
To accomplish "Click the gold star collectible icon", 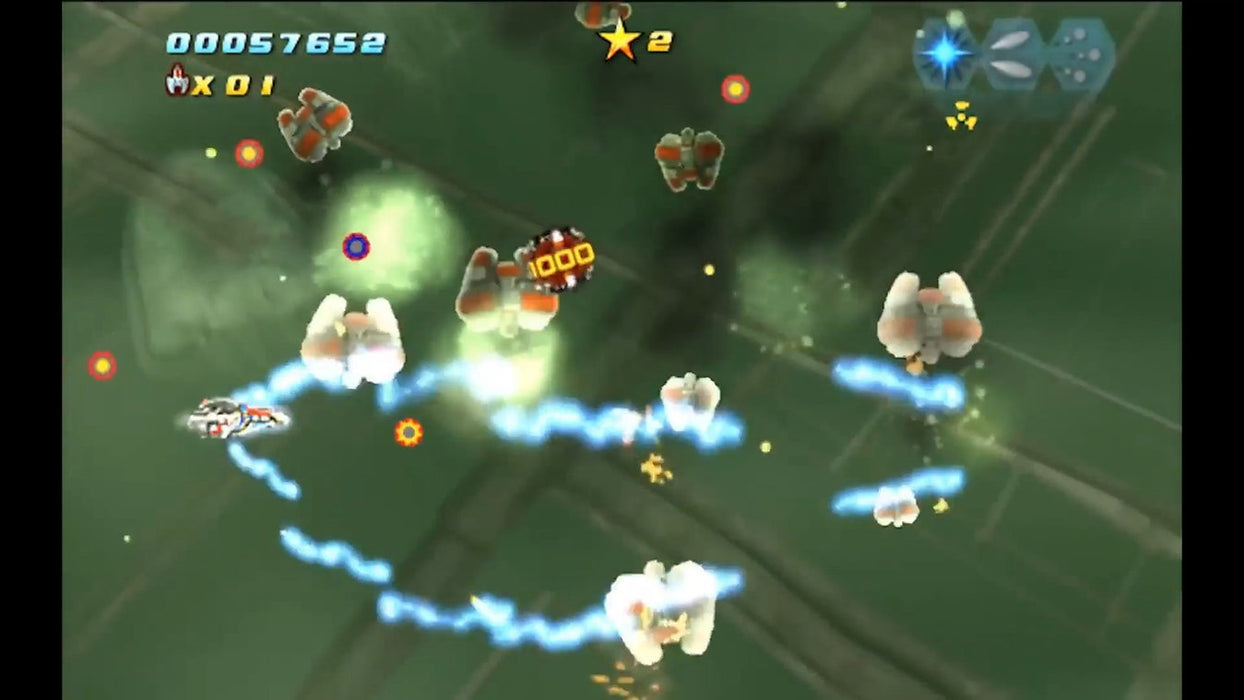I will pyautogui.click(x=619, y=41).
